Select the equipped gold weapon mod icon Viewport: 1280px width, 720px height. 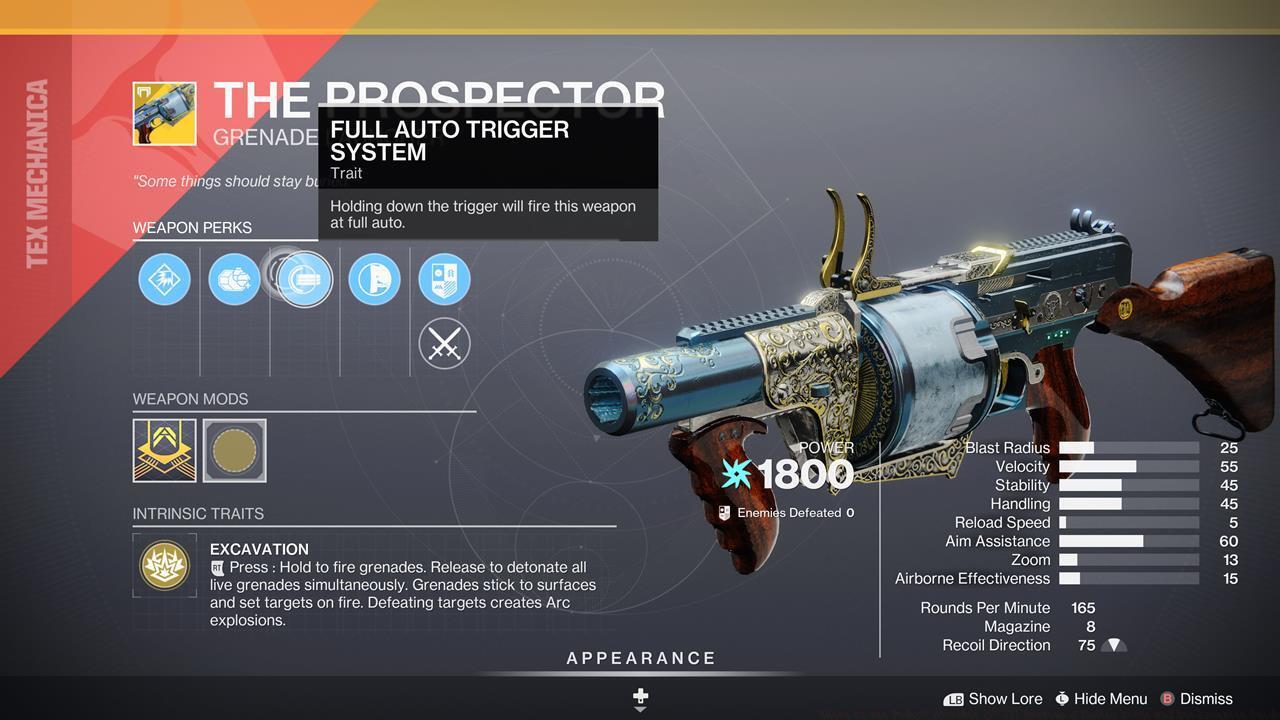(164, 450)
